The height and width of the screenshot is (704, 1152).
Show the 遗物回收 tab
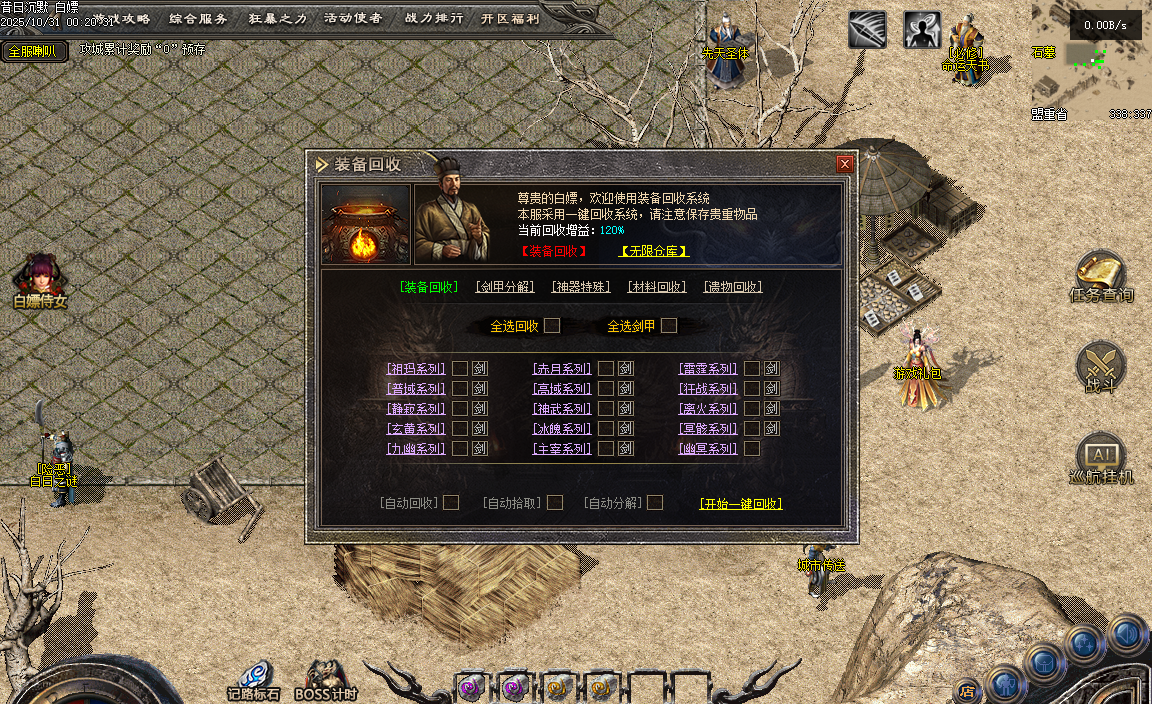[733, 287]
